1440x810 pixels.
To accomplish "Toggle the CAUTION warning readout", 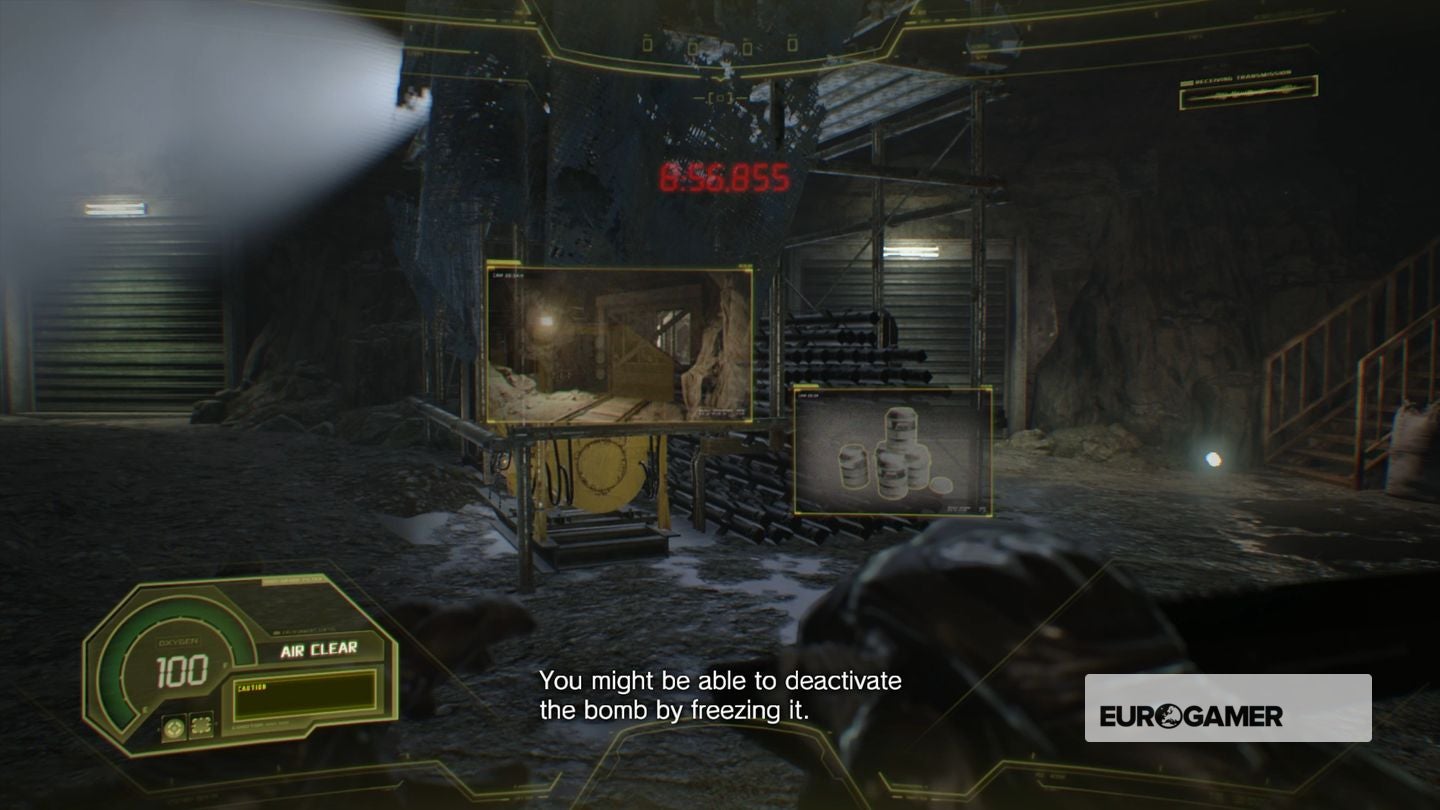I will pos(251,685).
